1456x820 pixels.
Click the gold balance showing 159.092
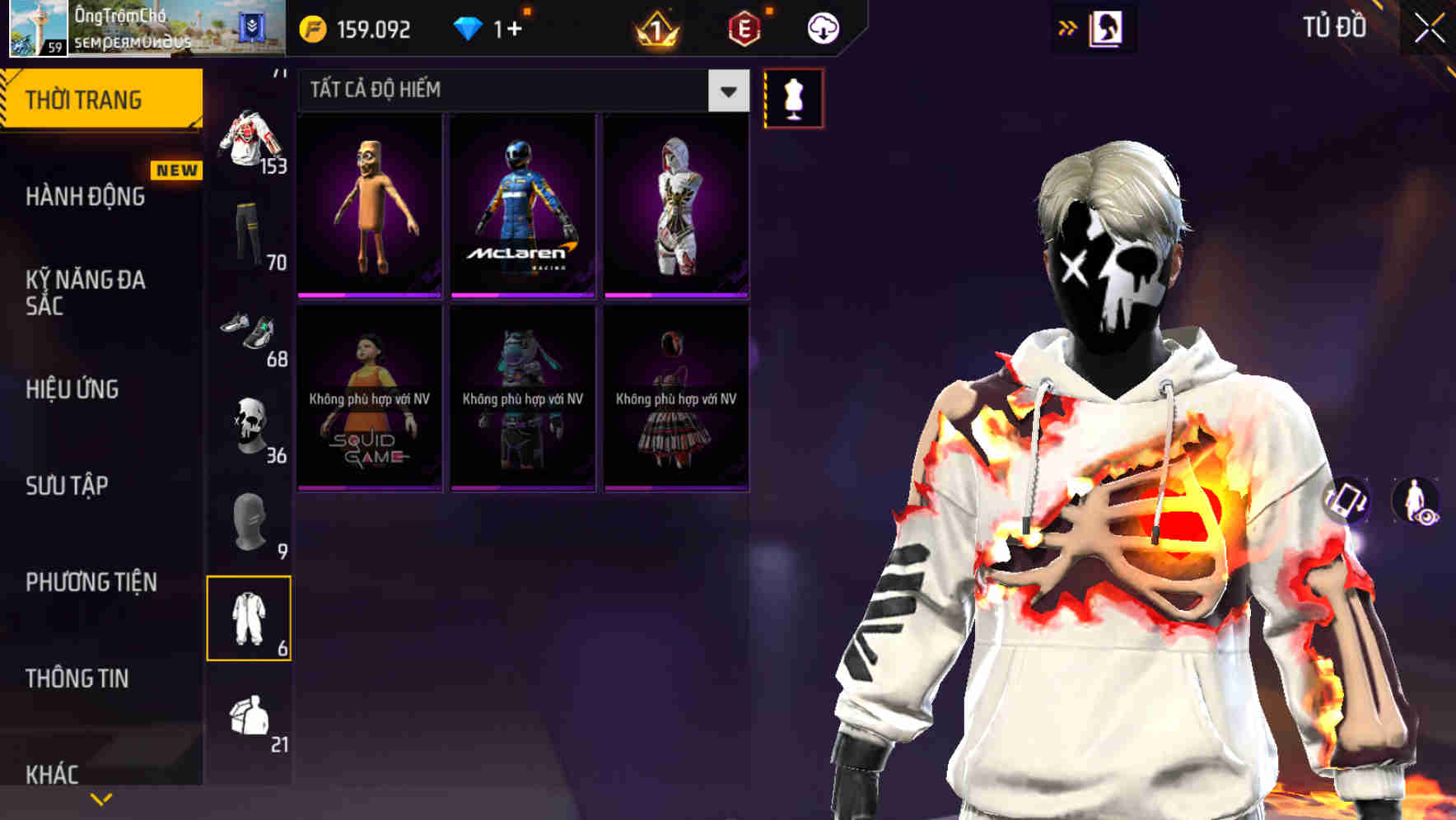pos(362,27)
